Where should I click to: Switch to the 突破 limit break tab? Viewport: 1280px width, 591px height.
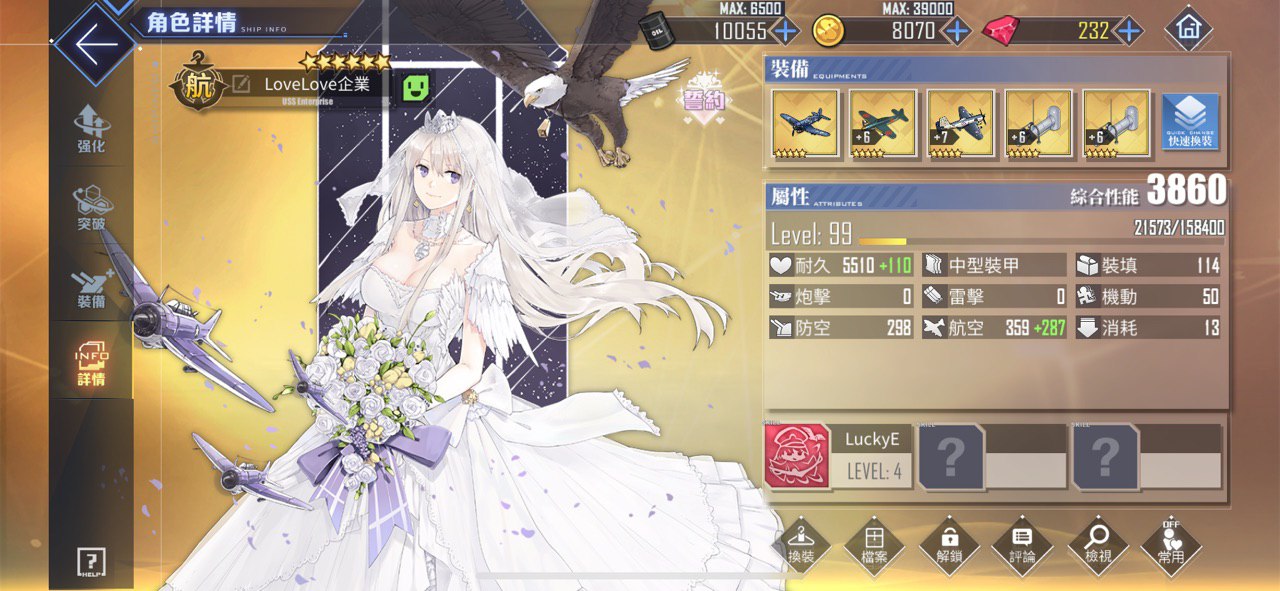click(91, 209)
